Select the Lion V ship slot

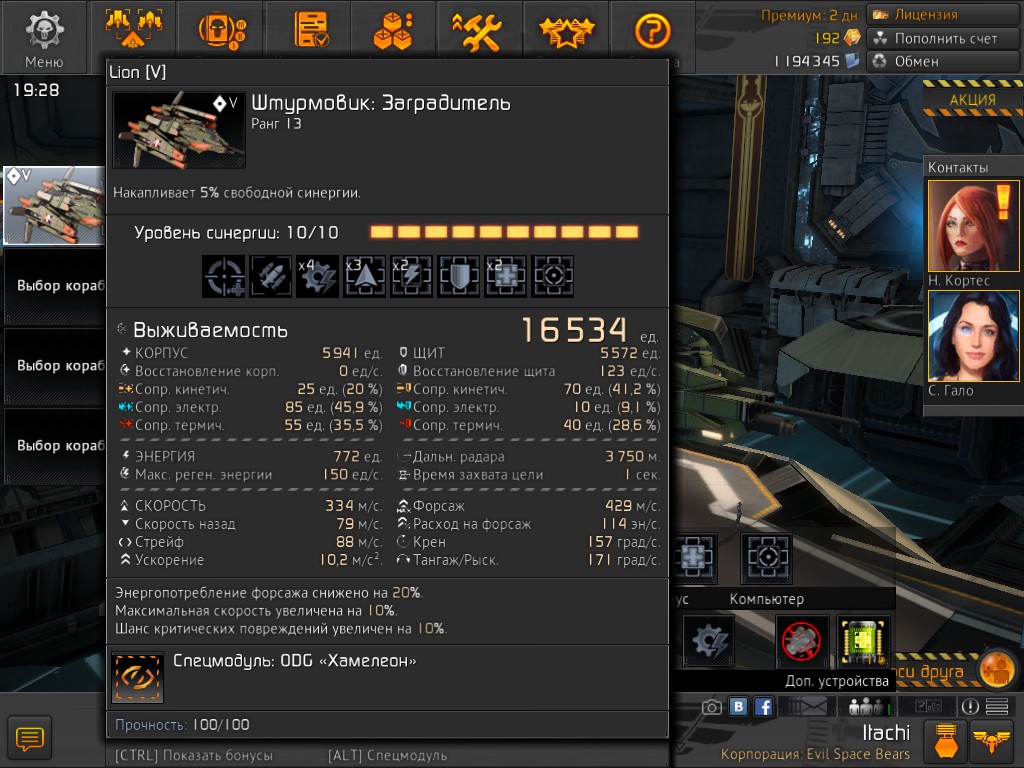click(x=54, y=205)
